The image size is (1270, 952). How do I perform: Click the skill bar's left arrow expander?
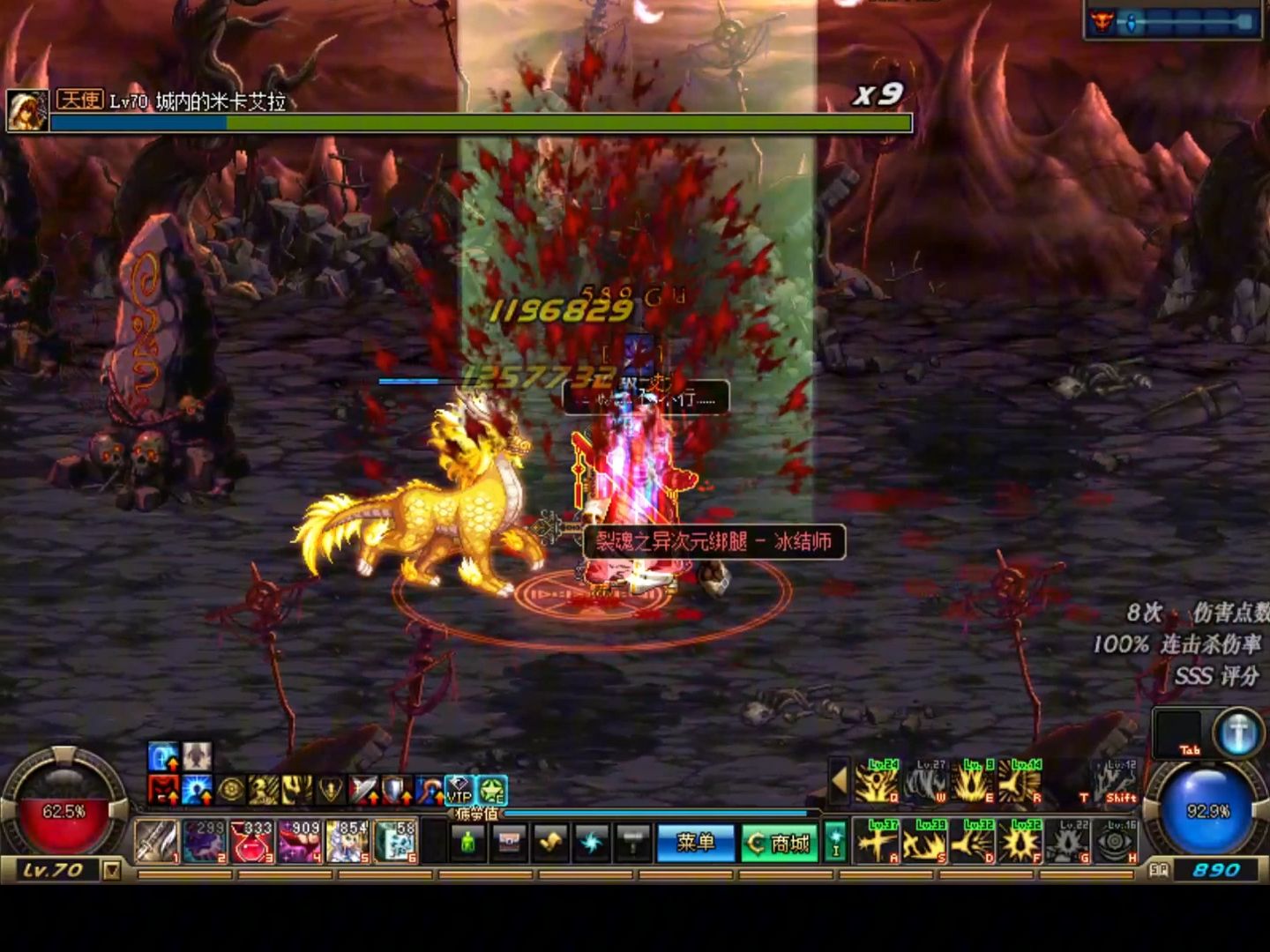click(x=839, y=781)
